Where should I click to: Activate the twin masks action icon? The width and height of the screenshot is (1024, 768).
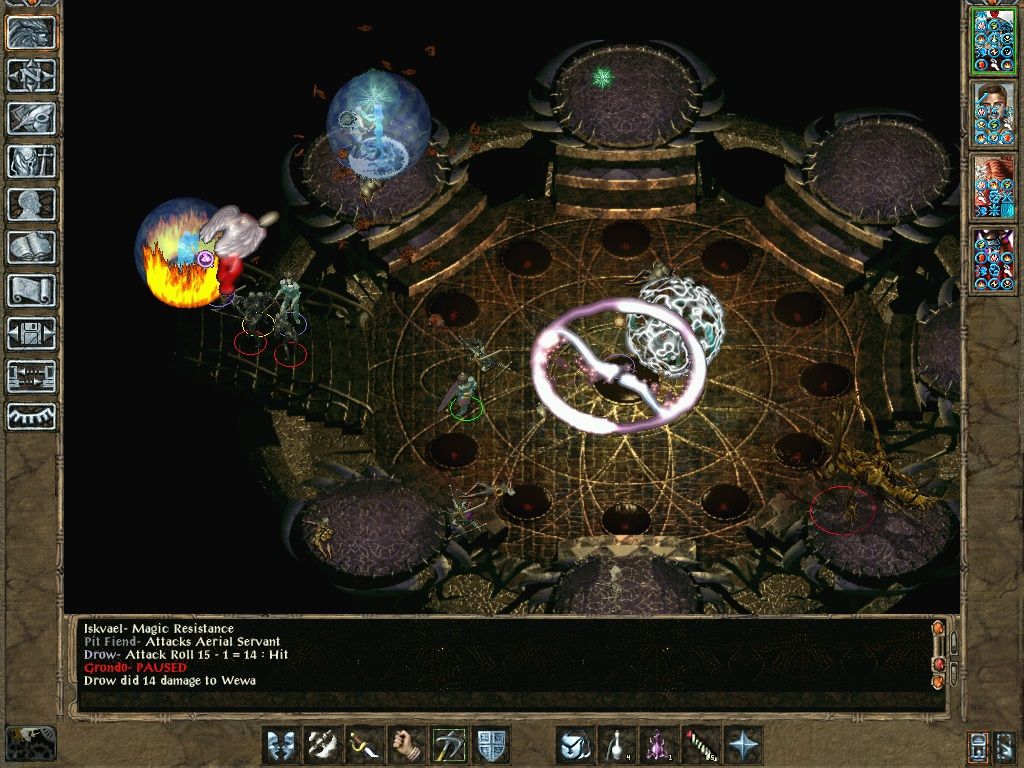pyautogui.click(x=281, y=745)
